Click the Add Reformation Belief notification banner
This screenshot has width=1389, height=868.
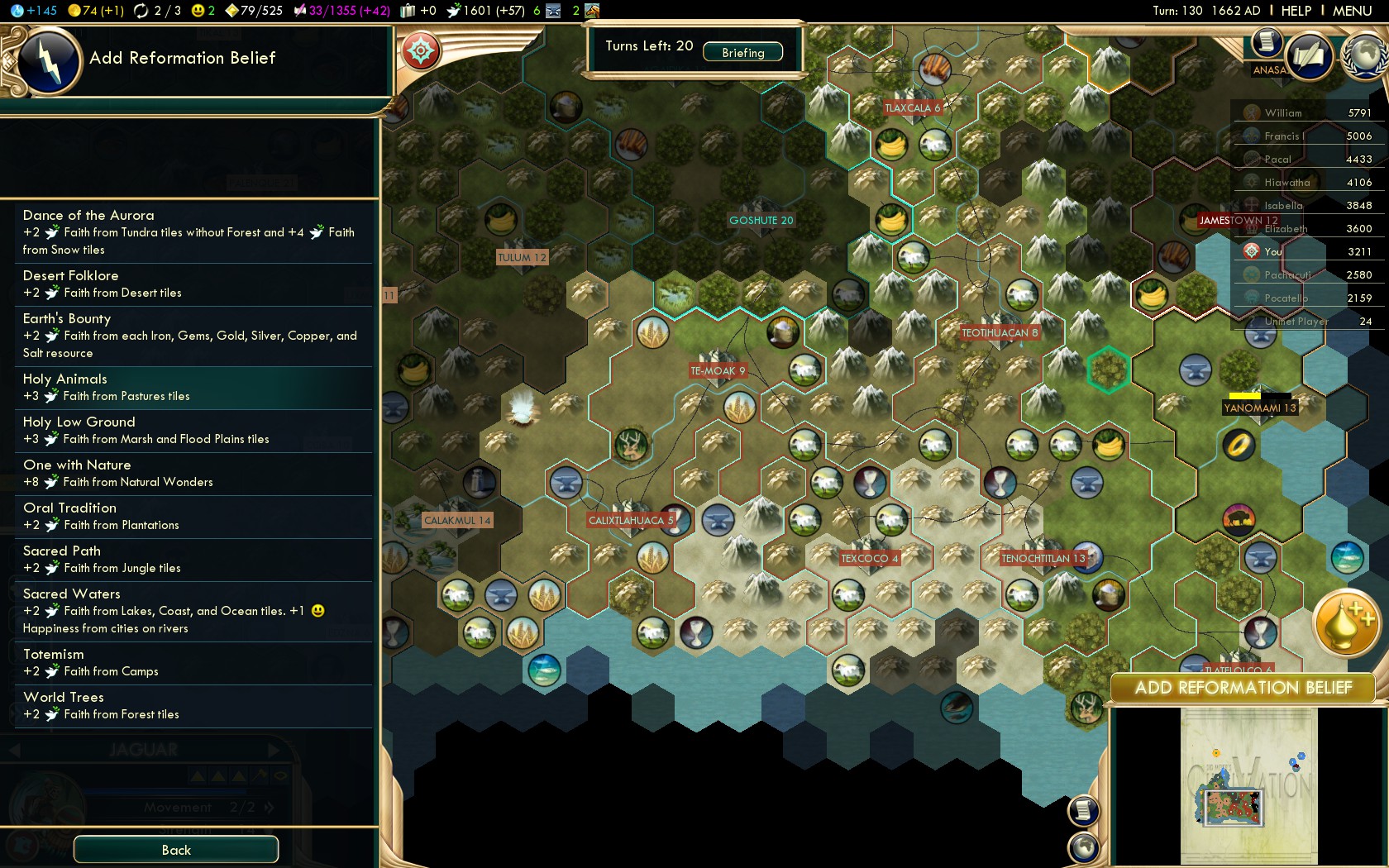pos(1243,688)
